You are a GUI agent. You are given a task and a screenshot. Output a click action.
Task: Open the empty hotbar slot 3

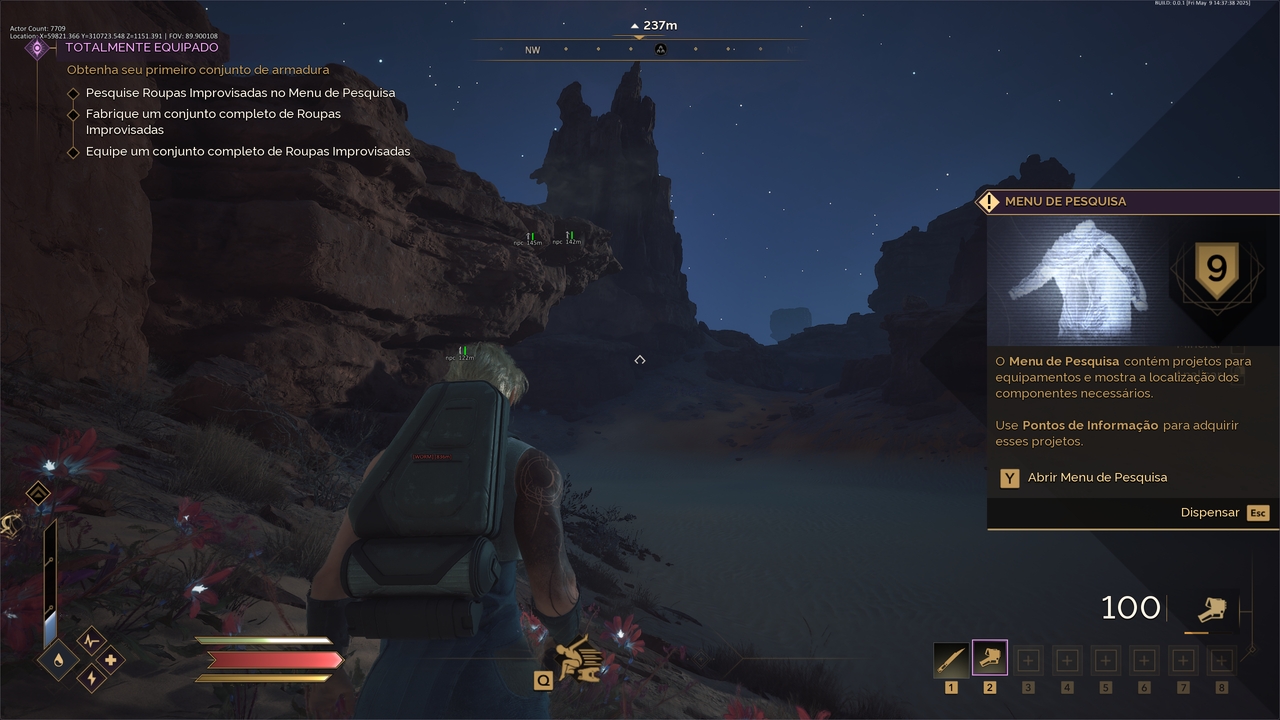click(x=1028, y=660)
